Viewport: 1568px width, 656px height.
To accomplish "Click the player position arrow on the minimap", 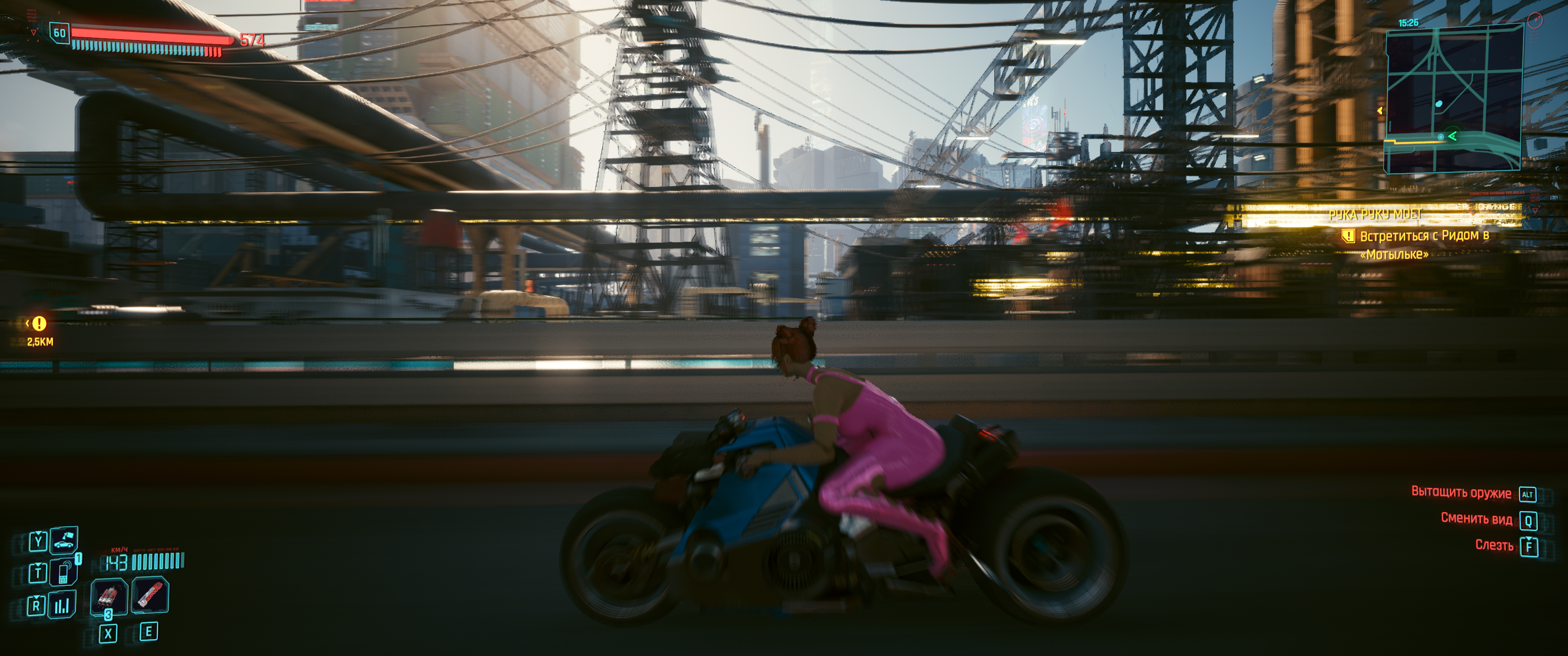I will coord(1452,136).
